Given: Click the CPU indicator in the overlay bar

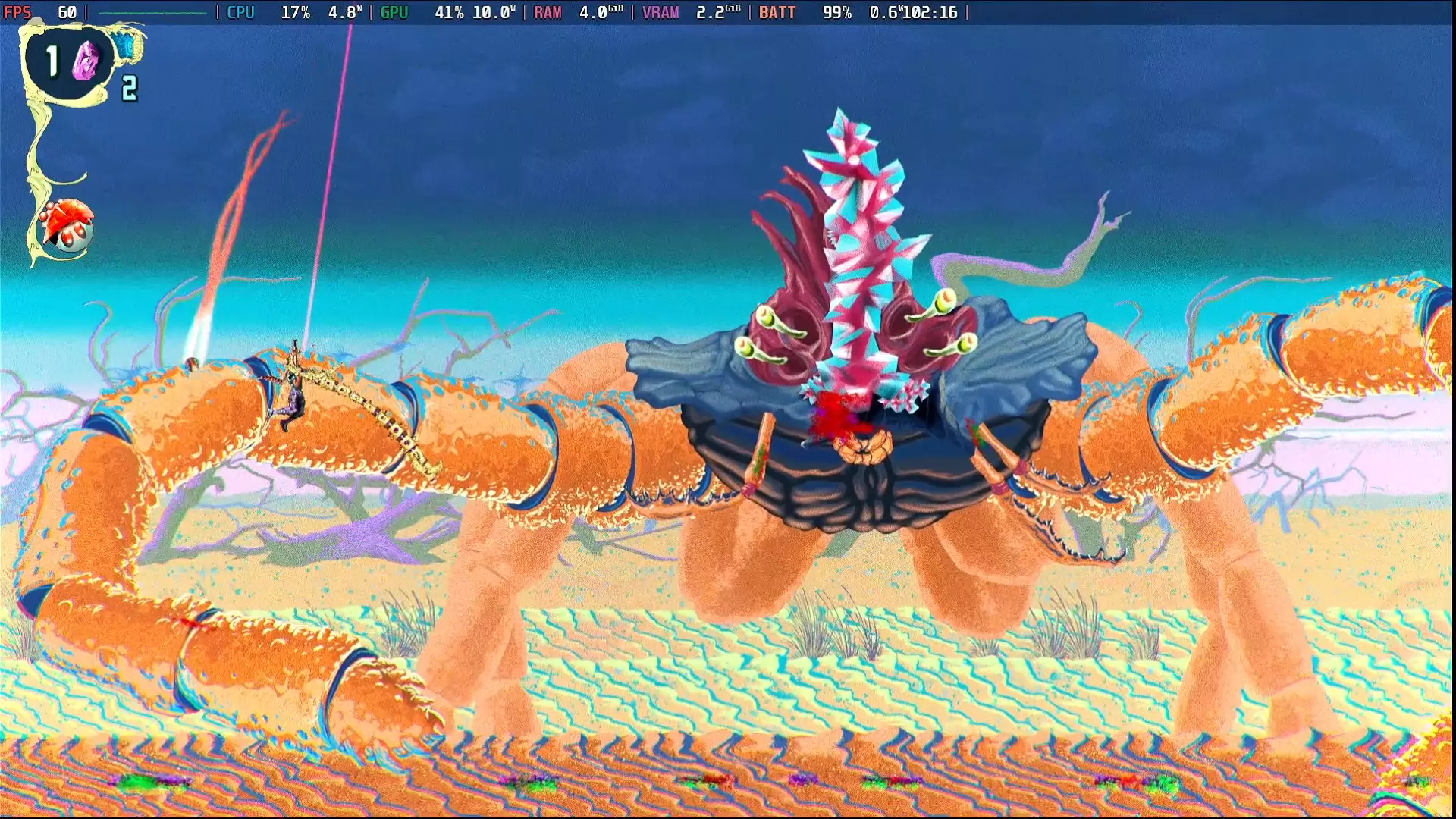Looking at the screenshot, I should [x=241, y=11].
